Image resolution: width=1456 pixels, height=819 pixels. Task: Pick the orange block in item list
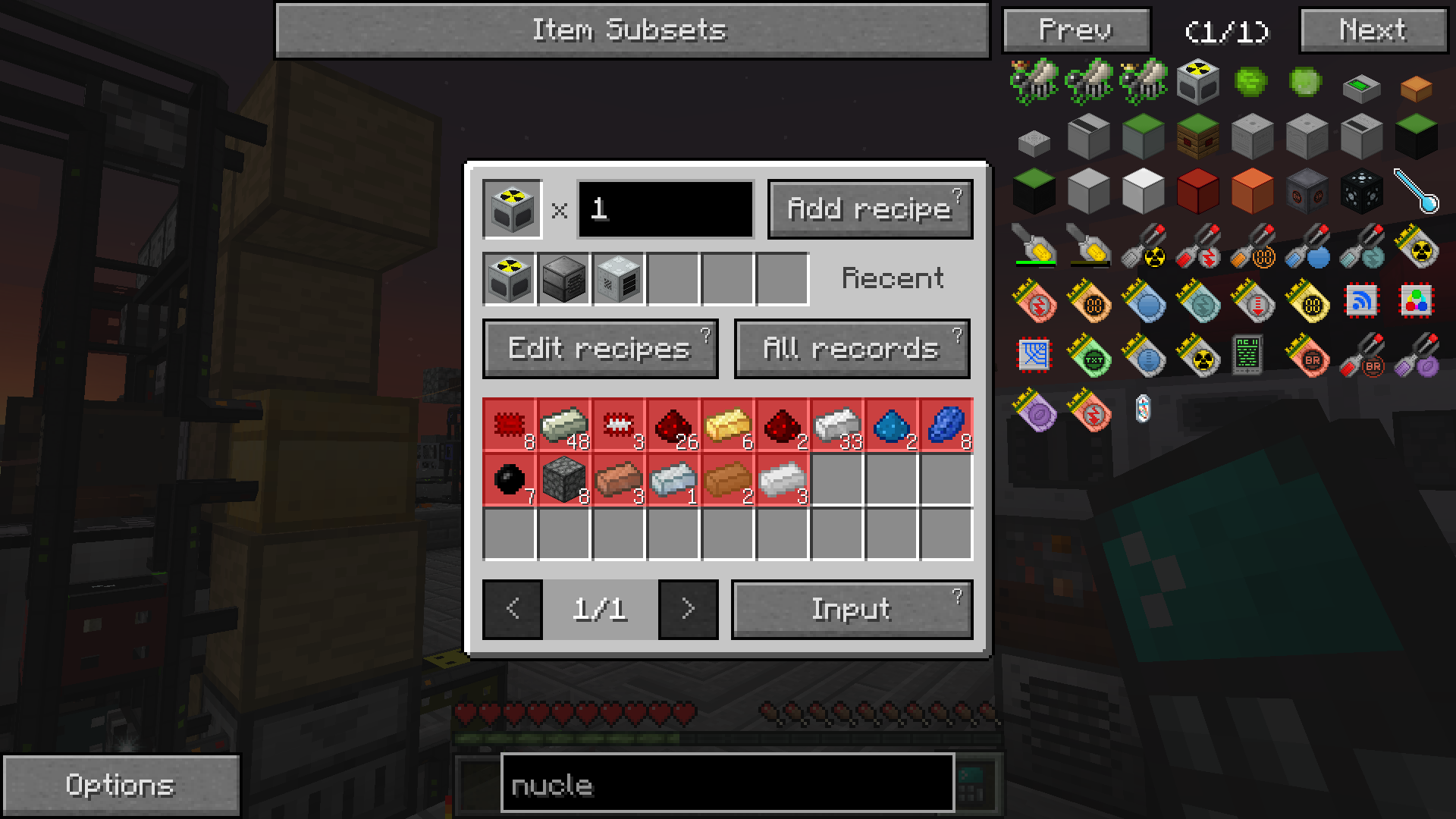[x=1252, y=191]
